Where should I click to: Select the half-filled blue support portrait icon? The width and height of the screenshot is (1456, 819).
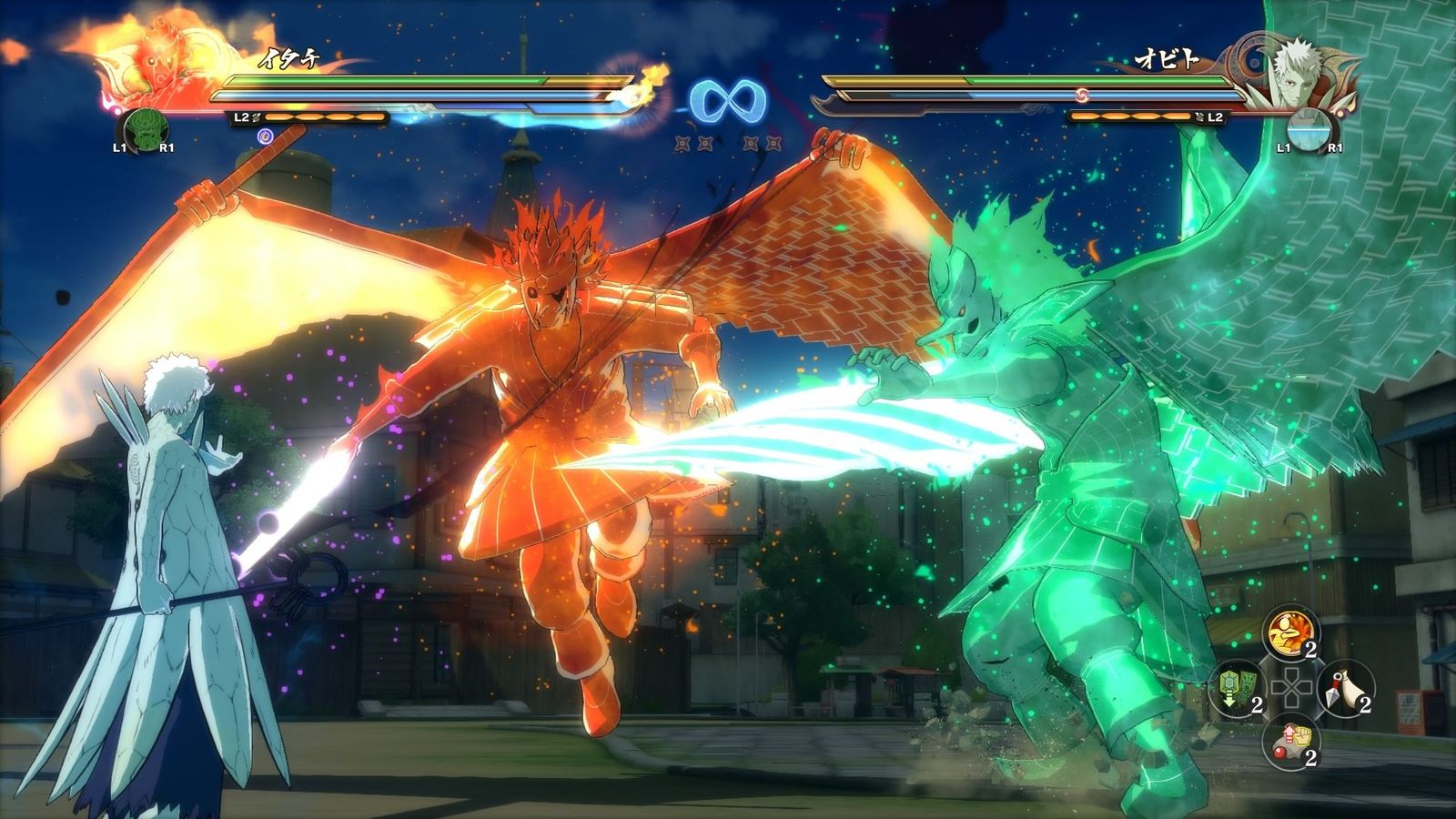point(1309,131)
